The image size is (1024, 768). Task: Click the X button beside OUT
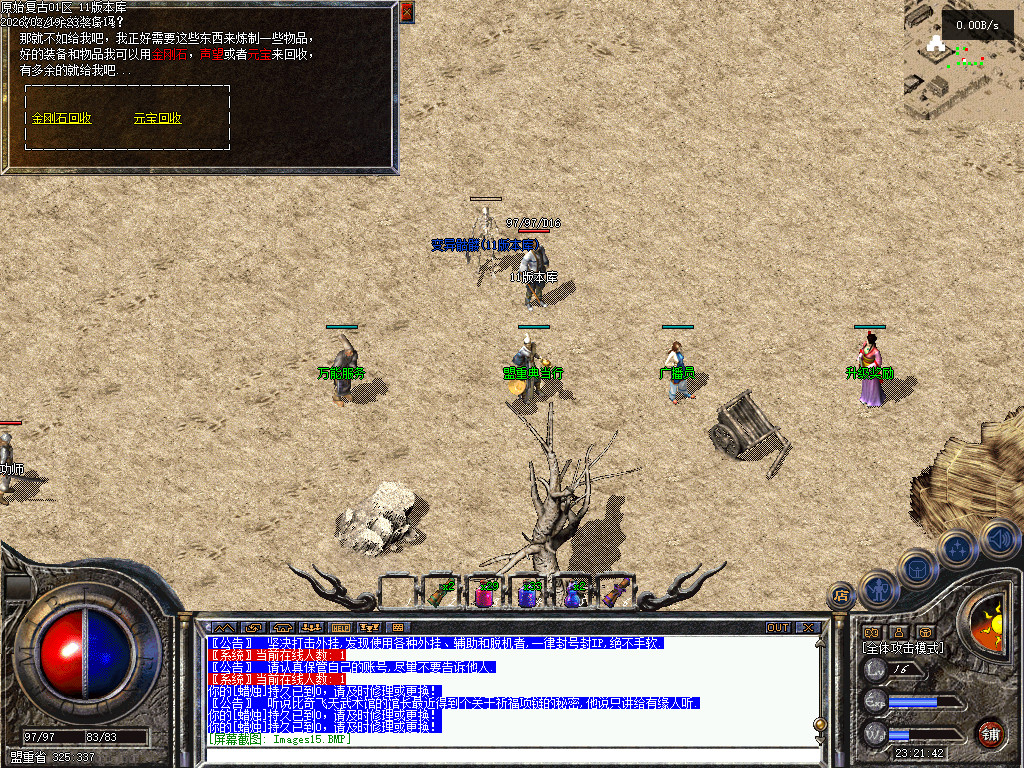click(x=808, y=628)
